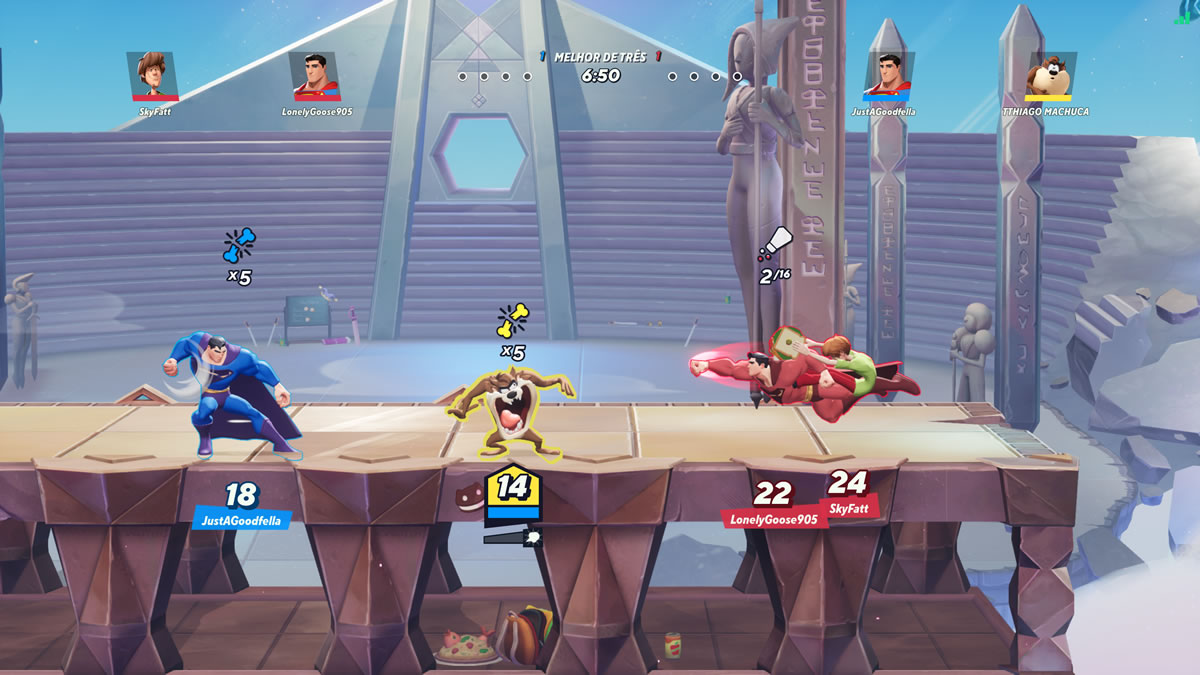Click the yellow bone stack icon
Screen dimensions: 1200x675
point(513,321)
